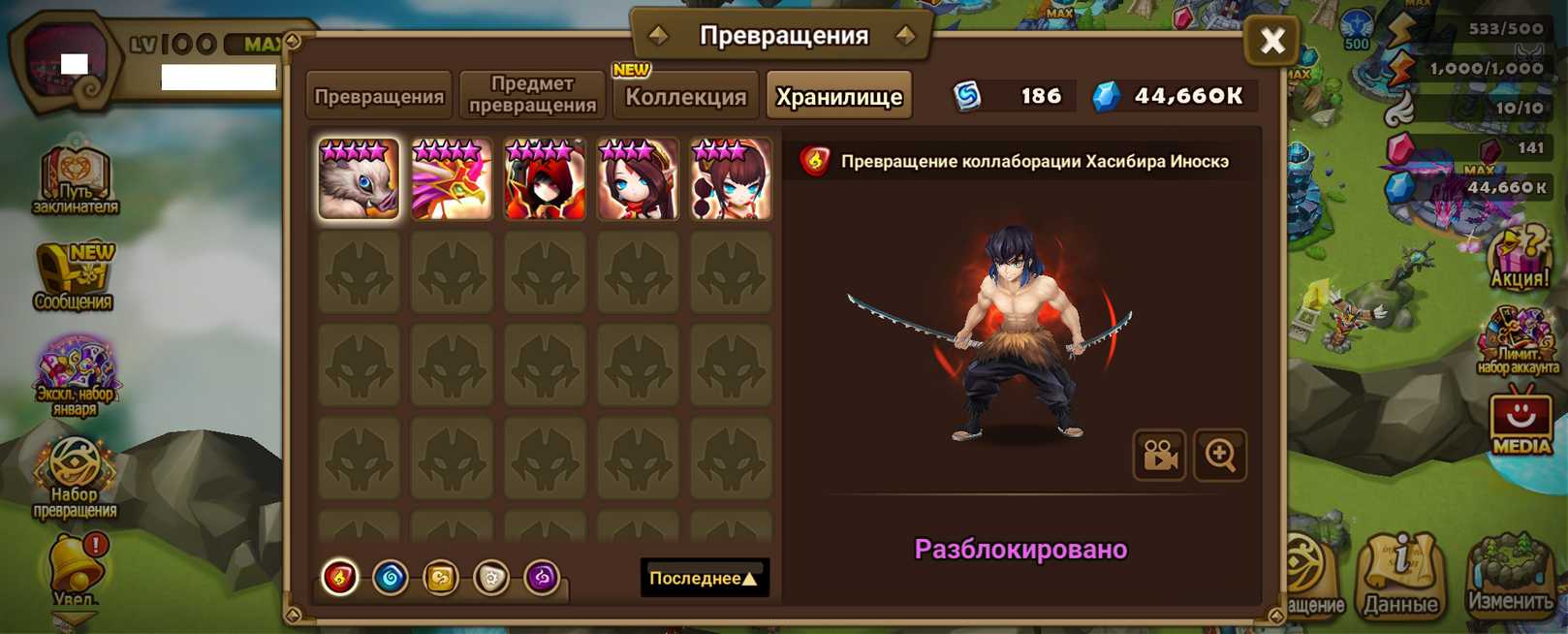Screen dimensions: 1568x634
Task: Switch to the Коллекция tab
Action: click(x=685, y=96)
